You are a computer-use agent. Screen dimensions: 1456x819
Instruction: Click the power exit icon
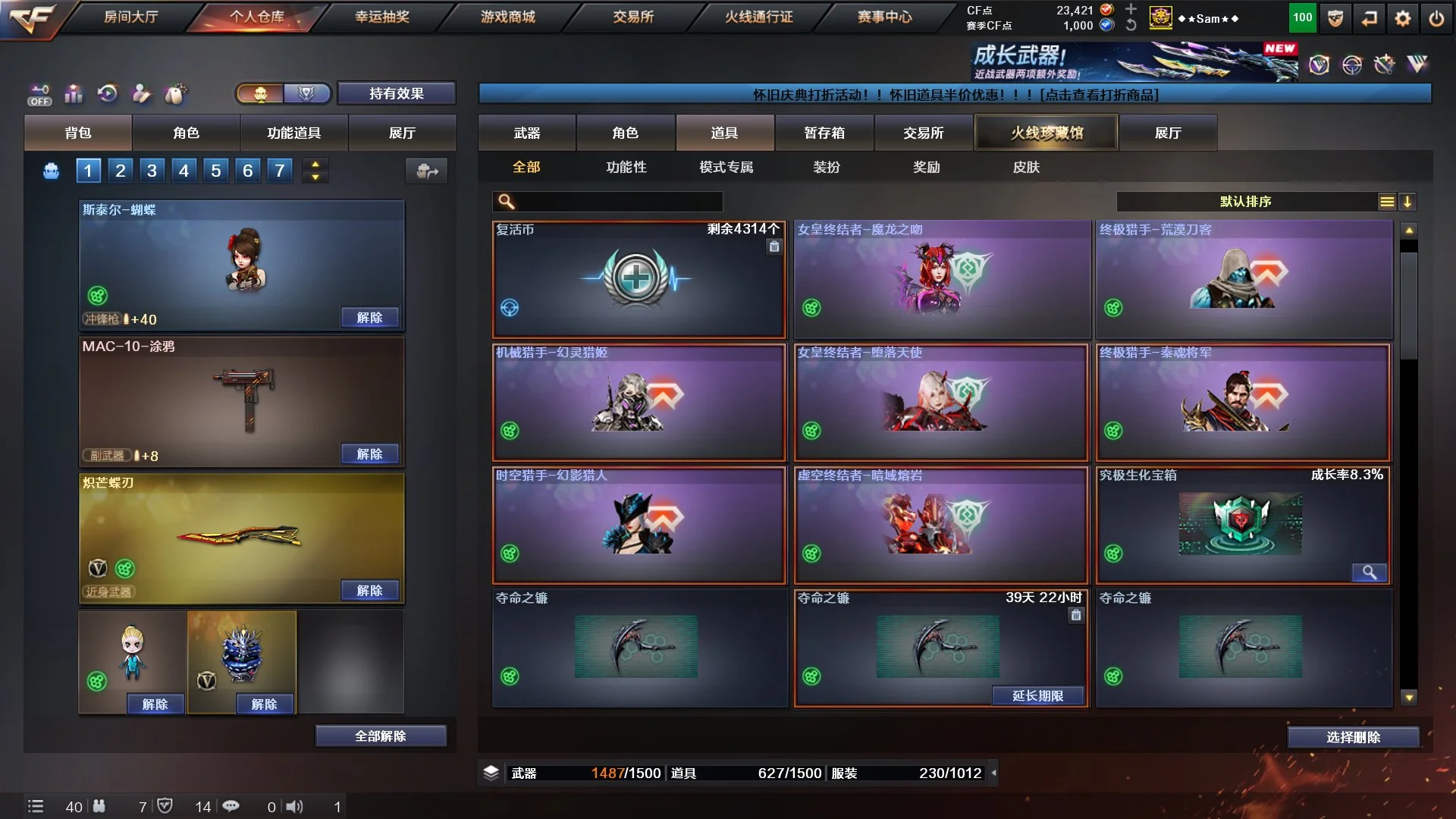(x=1436, y=18)
